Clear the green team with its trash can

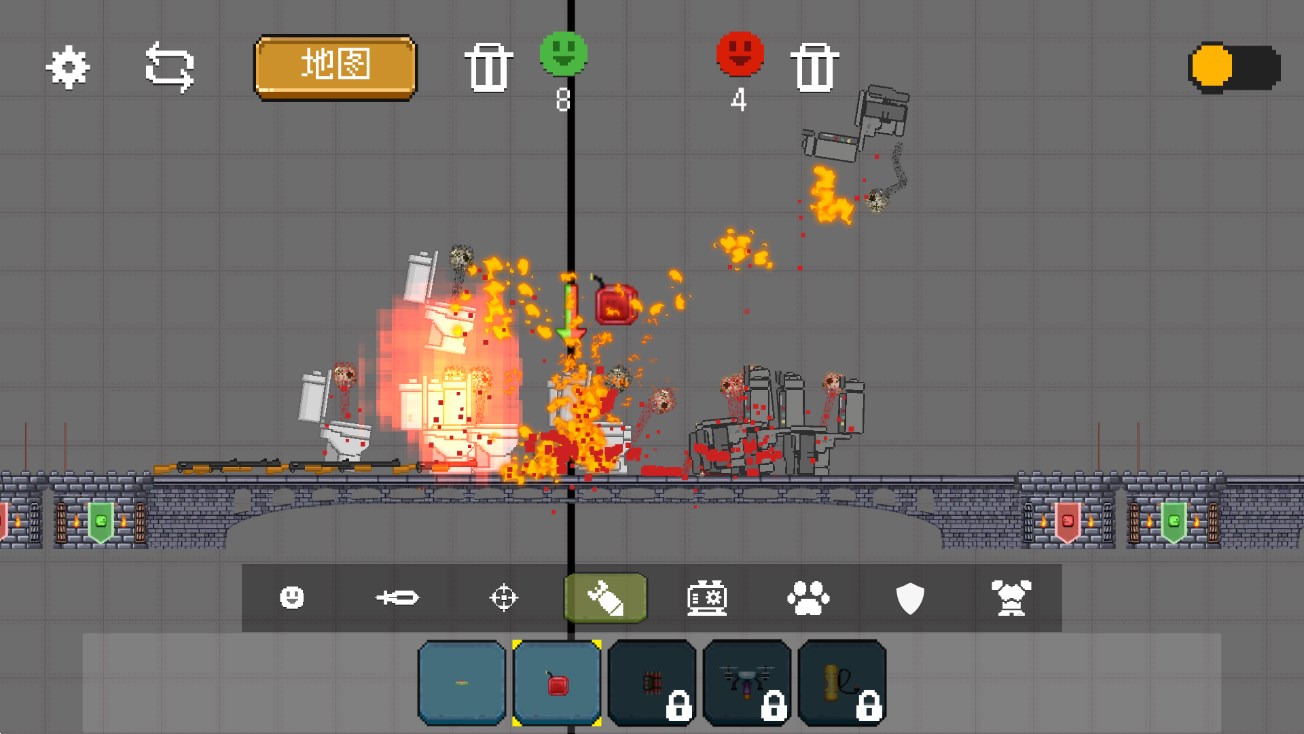488,68
